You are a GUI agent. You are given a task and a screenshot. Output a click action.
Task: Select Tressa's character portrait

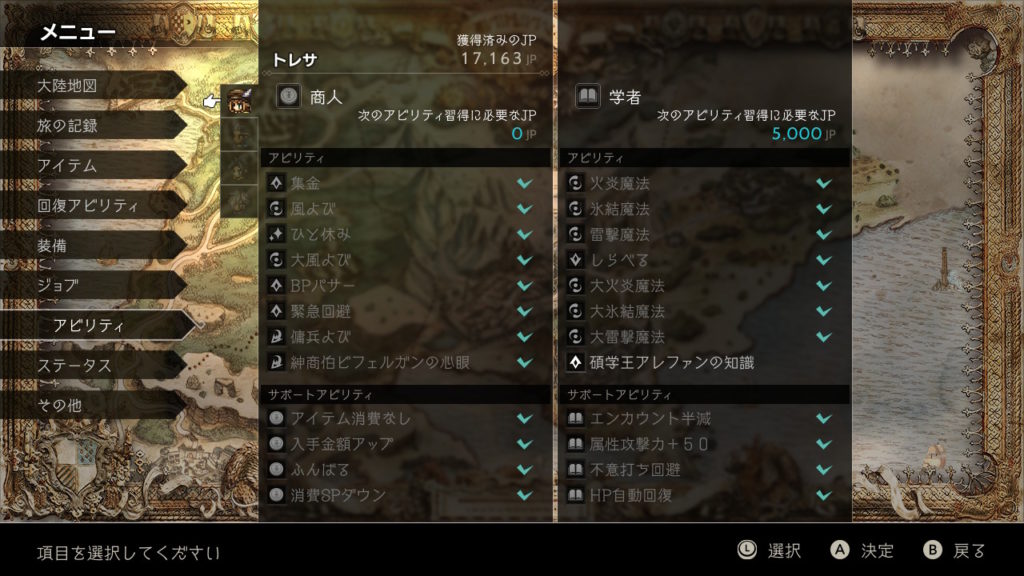point(239,98)
